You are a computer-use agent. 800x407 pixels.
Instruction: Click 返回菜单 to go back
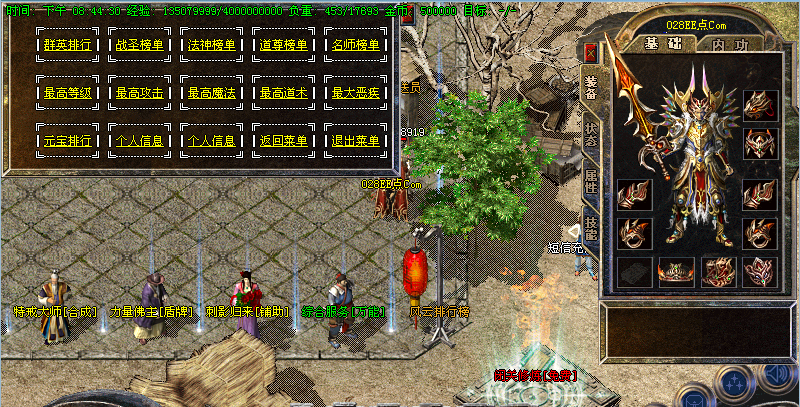[x=284, y=141]
